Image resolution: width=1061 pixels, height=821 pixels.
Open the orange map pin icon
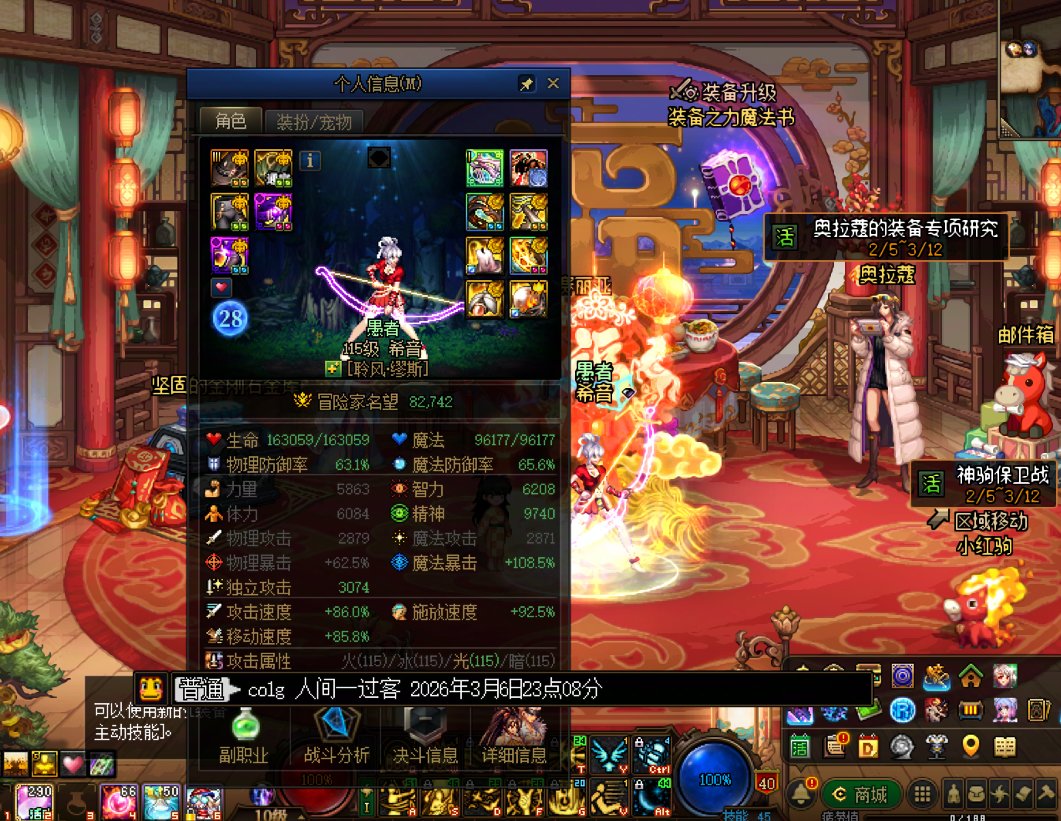(969, 746)
